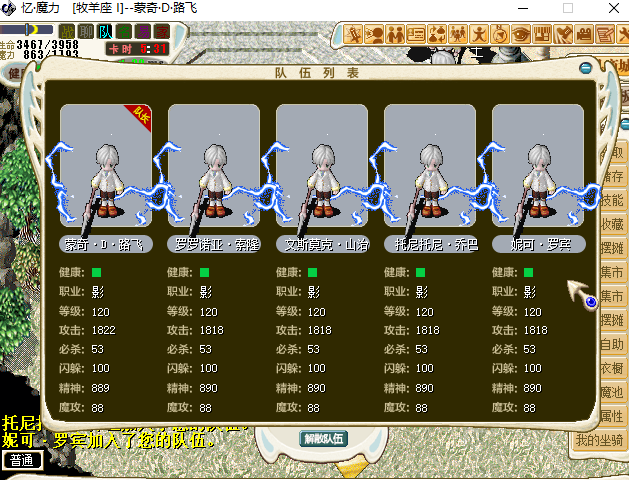Image resolution: width=629 pixels, height=480 pixels.
Task: Click the 解散队伍 disband team button
Action: pyautogui.click(x=323, y=438)
